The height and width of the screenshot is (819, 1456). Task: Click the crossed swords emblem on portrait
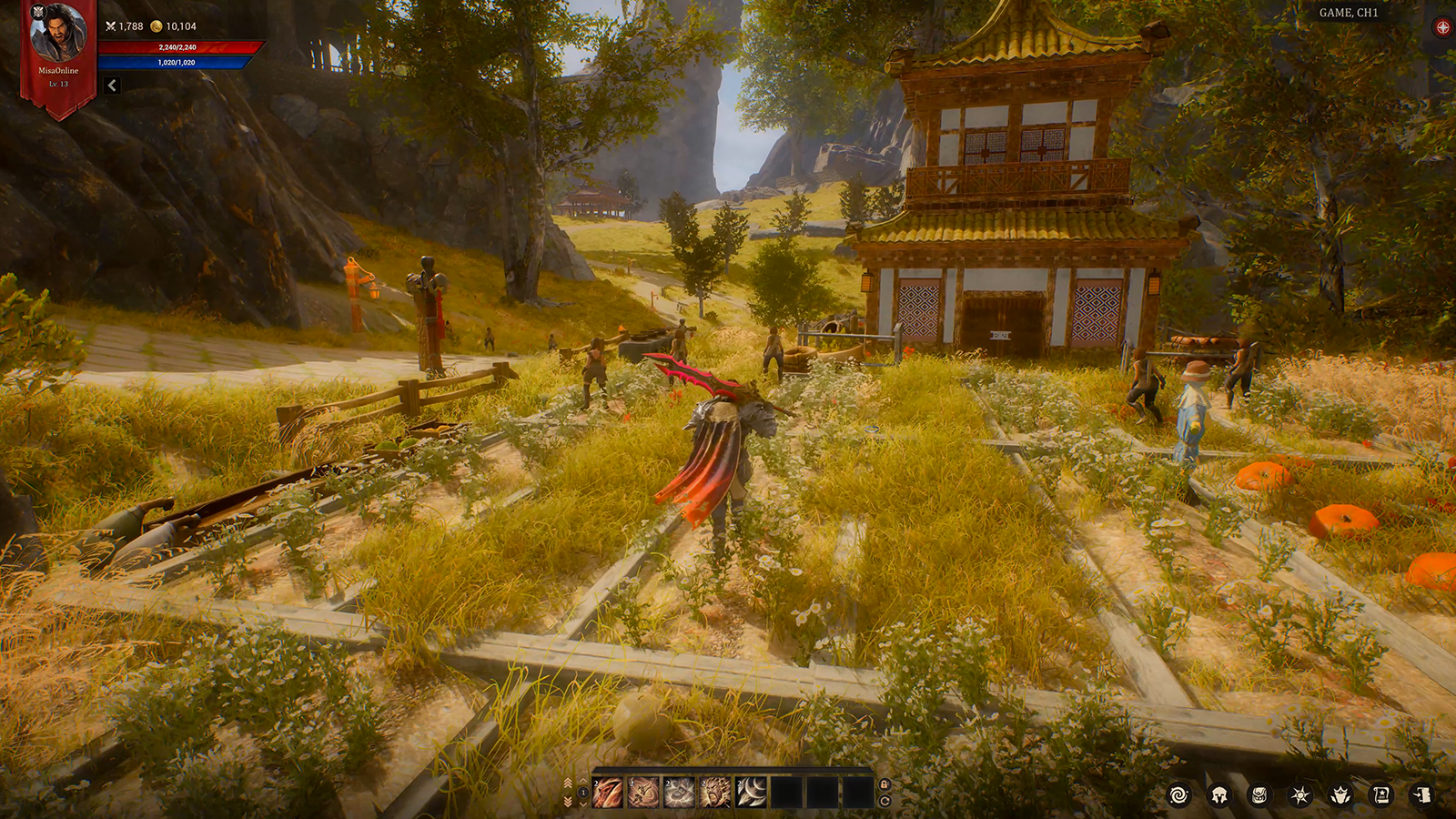coord(37,13)
